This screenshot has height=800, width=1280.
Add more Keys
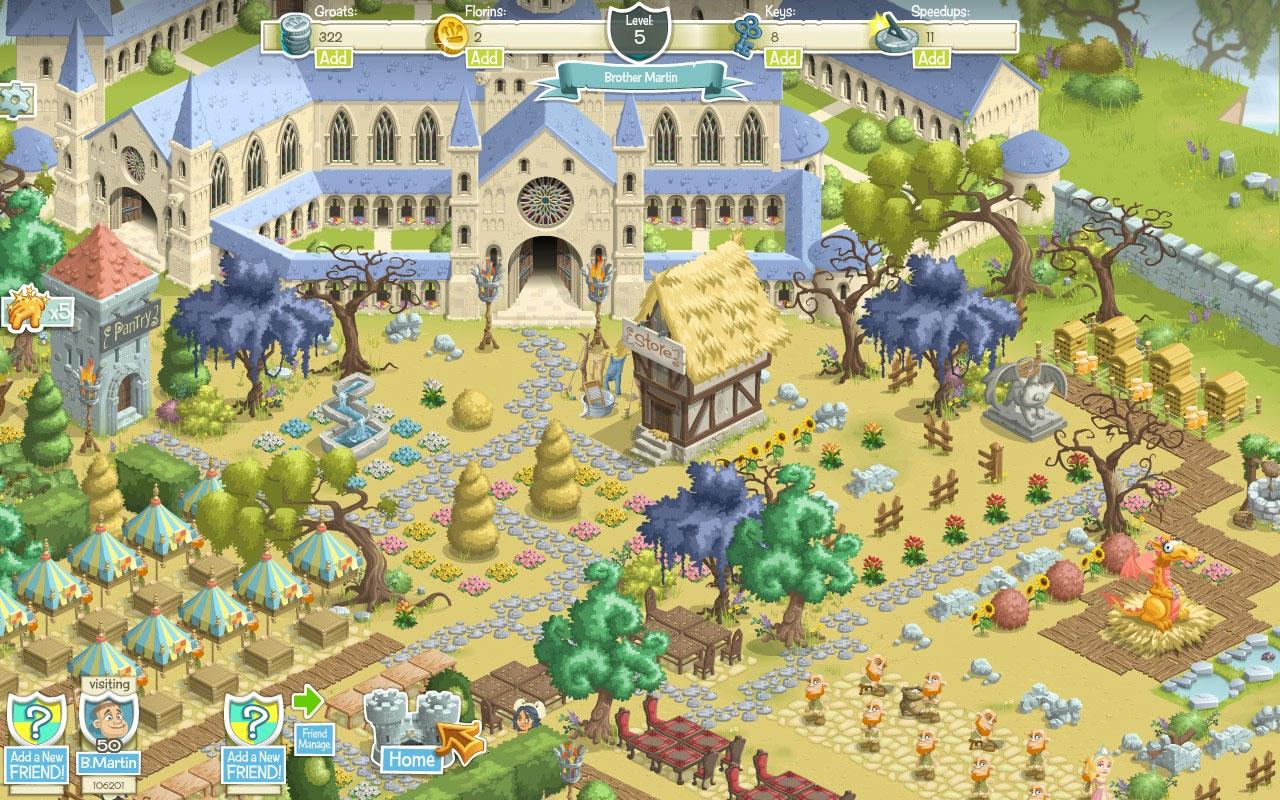pyautogui.click(x=783, y=58)
